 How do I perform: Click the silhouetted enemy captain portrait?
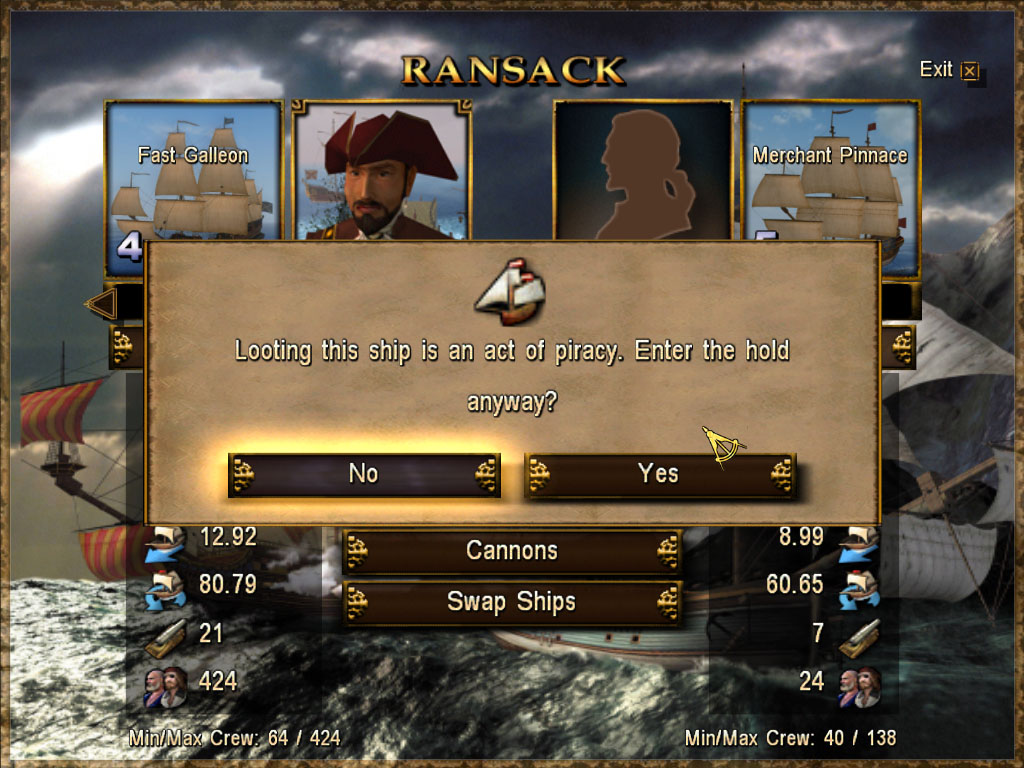point(642,170)
